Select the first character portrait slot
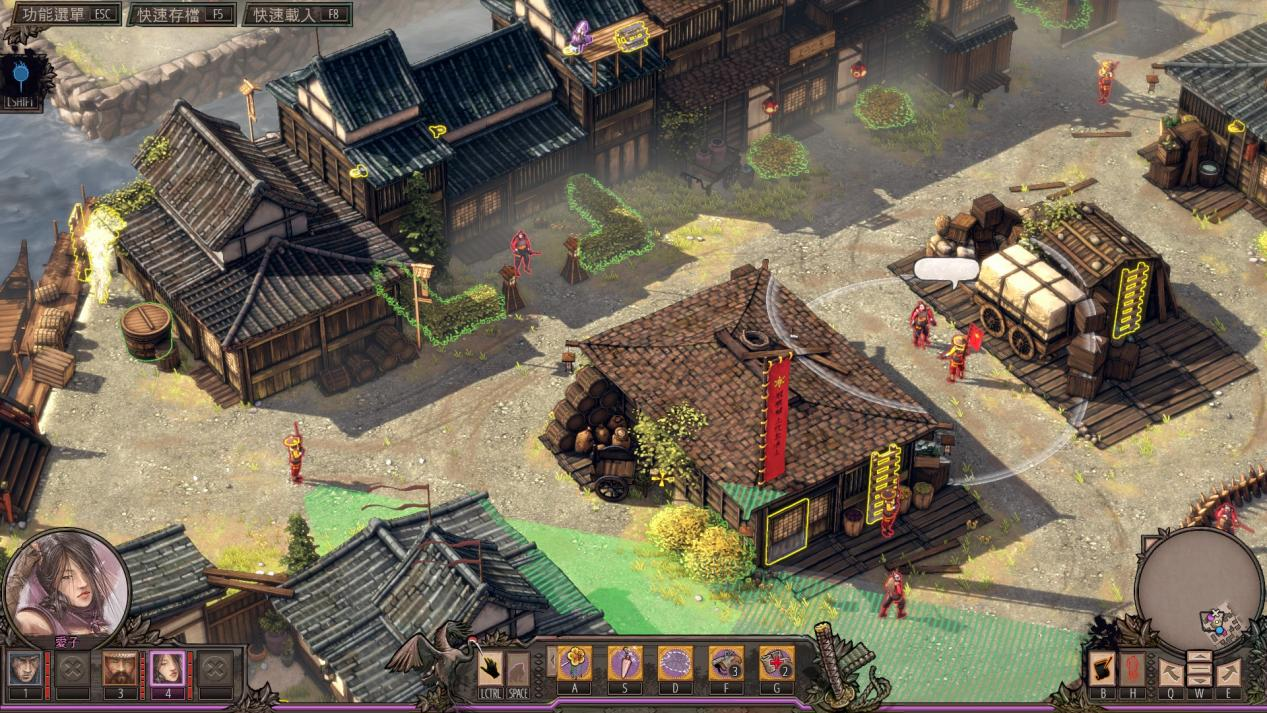Image resolution: width=1267 pixels, height=713 pixels. (26, 667)
